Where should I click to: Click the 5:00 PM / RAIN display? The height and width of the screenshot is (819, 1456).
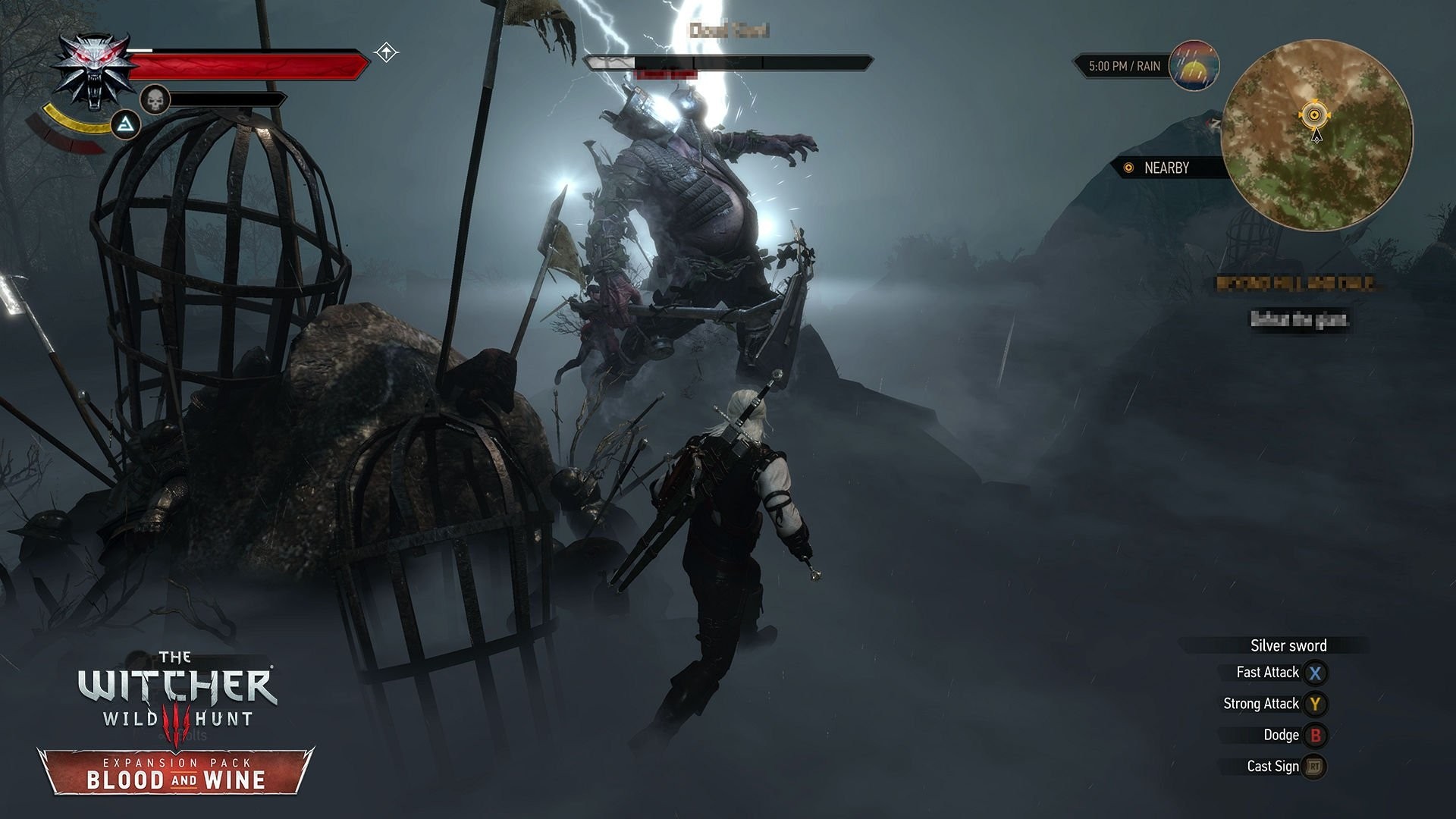click(1124, 67)
